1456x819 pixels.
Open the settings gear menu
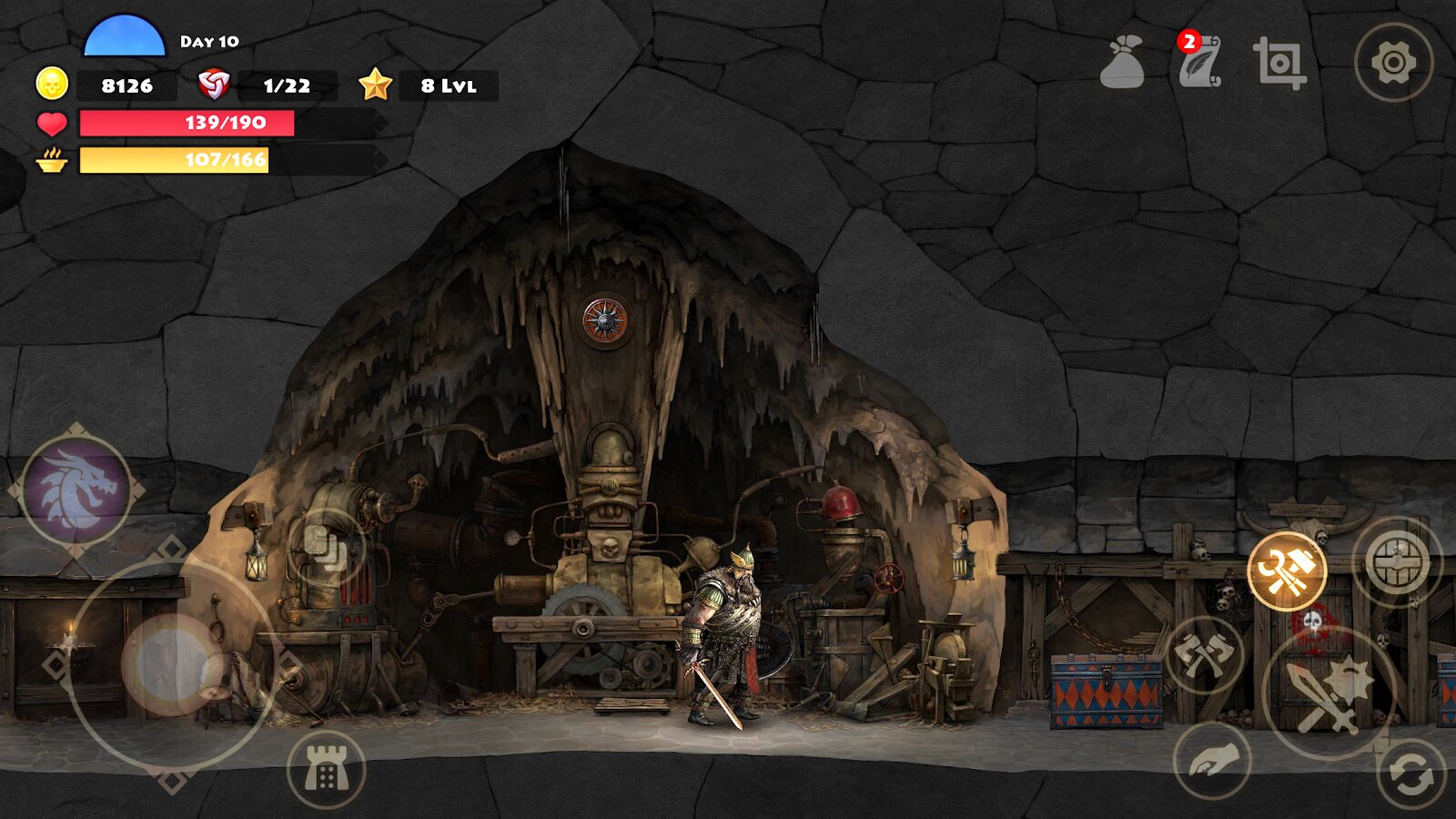(1393, 63)
